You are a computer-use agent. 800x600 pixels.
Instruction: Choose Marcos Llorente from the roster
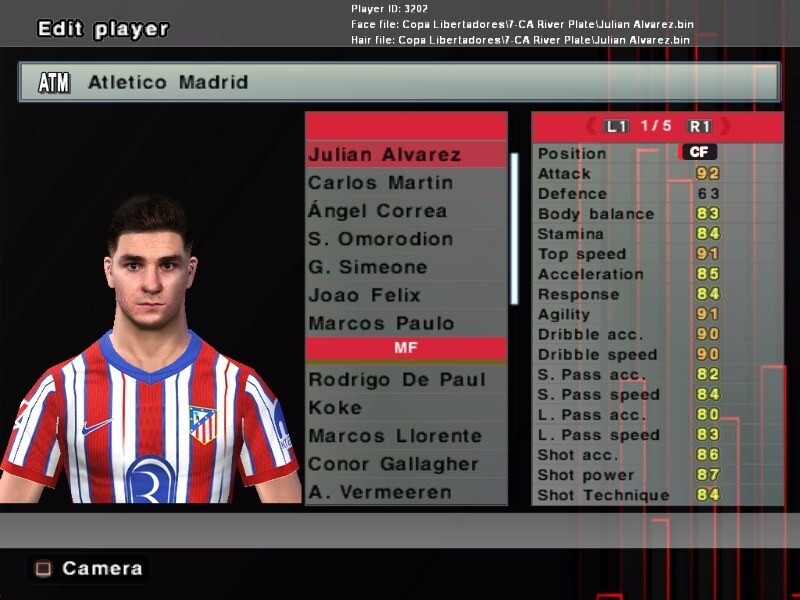pos(395,436)
